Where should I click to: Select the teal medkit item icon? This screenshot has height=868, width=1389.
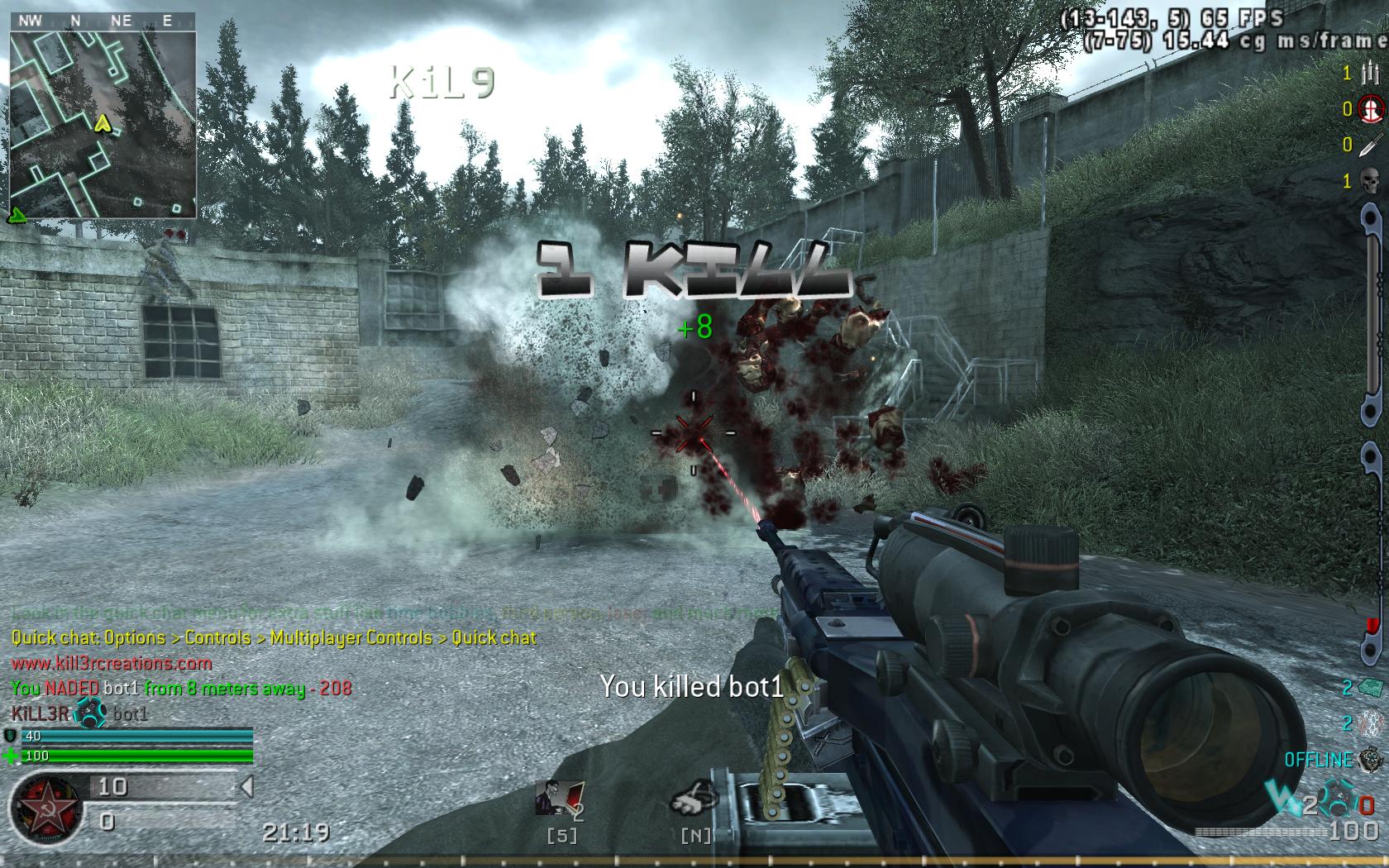(x=1370, y=688)
